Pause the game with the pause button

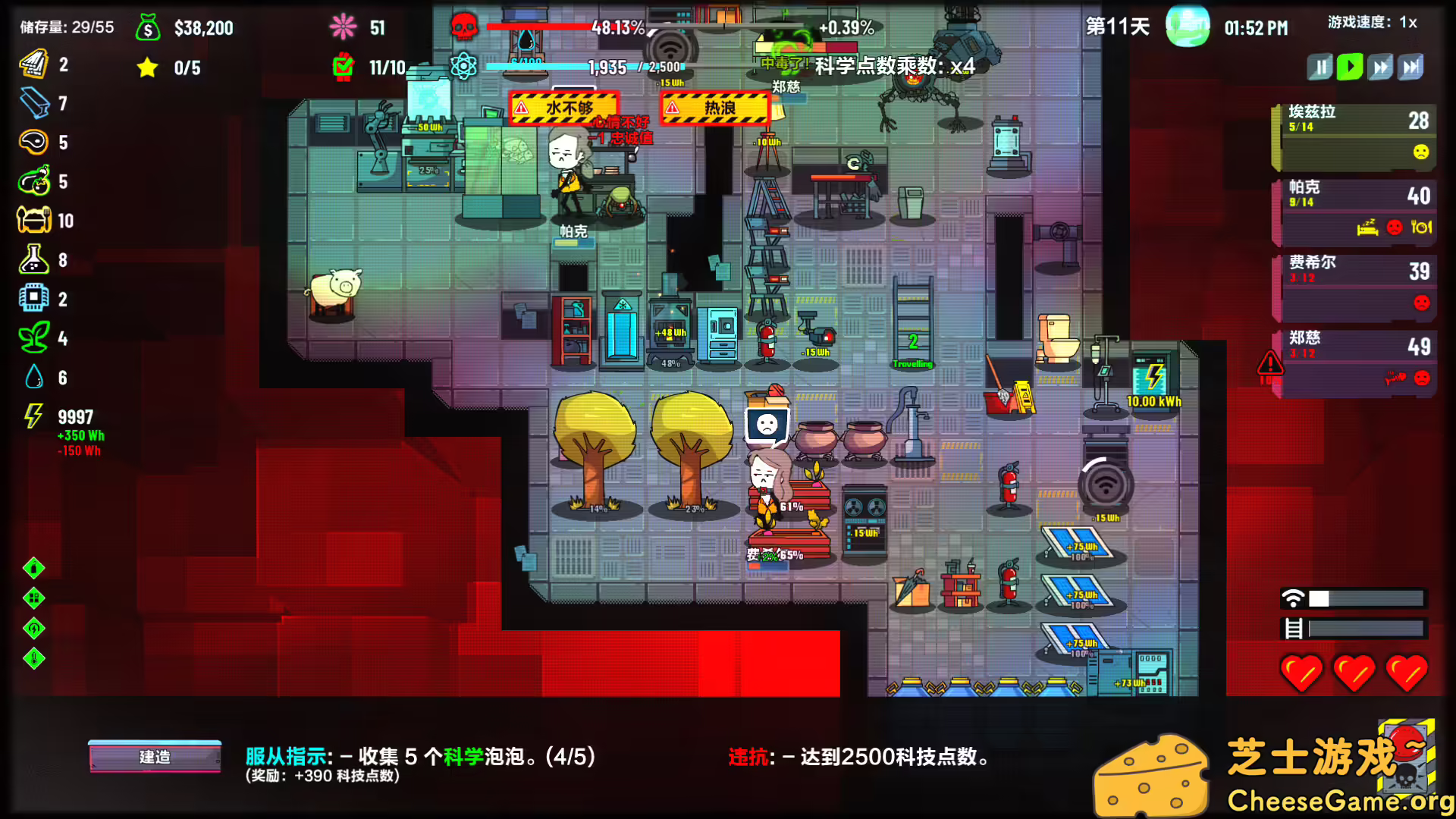1319,66
